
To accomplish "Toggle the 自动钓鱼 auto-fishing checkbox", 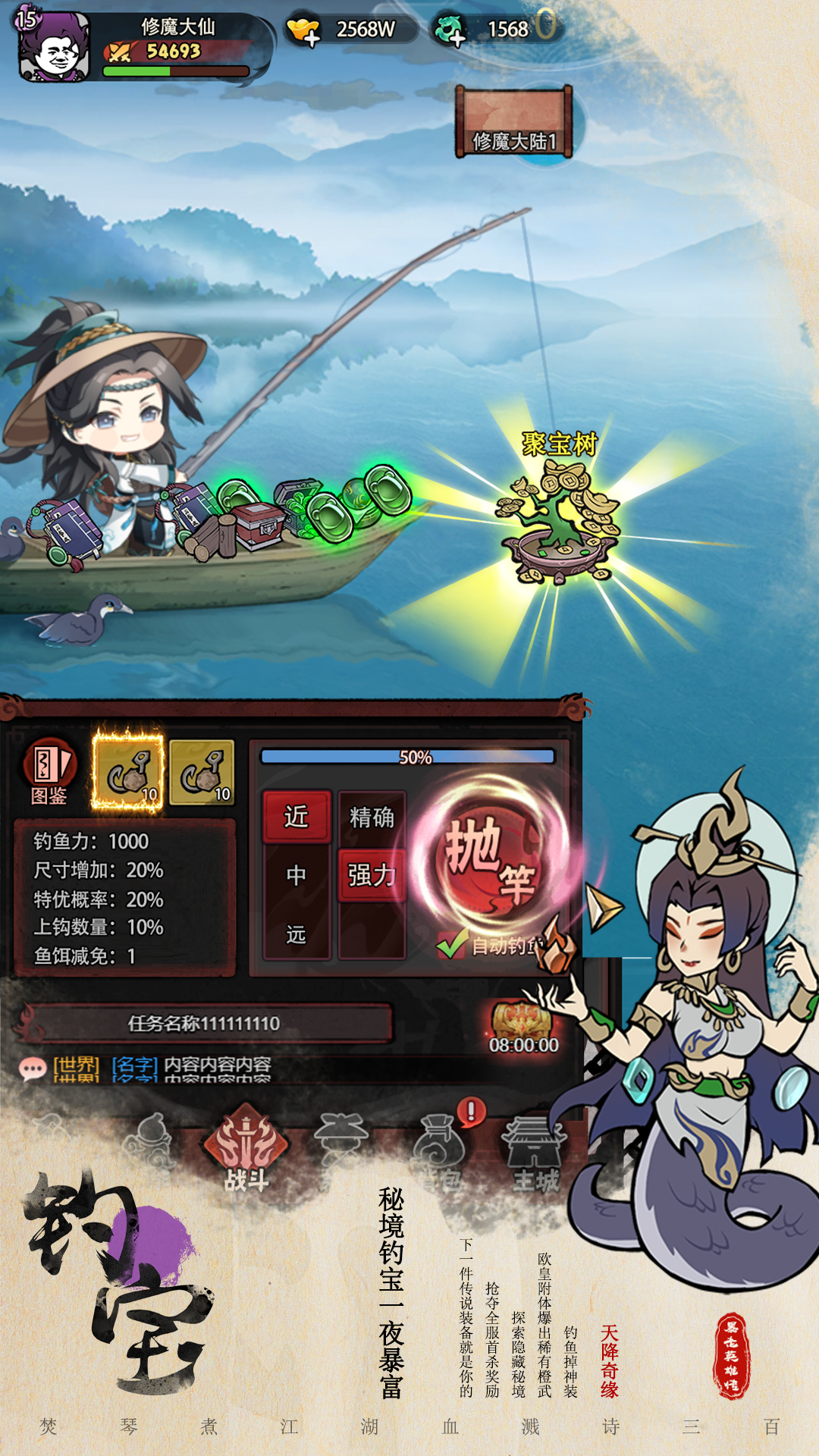I will coord(452,946).
